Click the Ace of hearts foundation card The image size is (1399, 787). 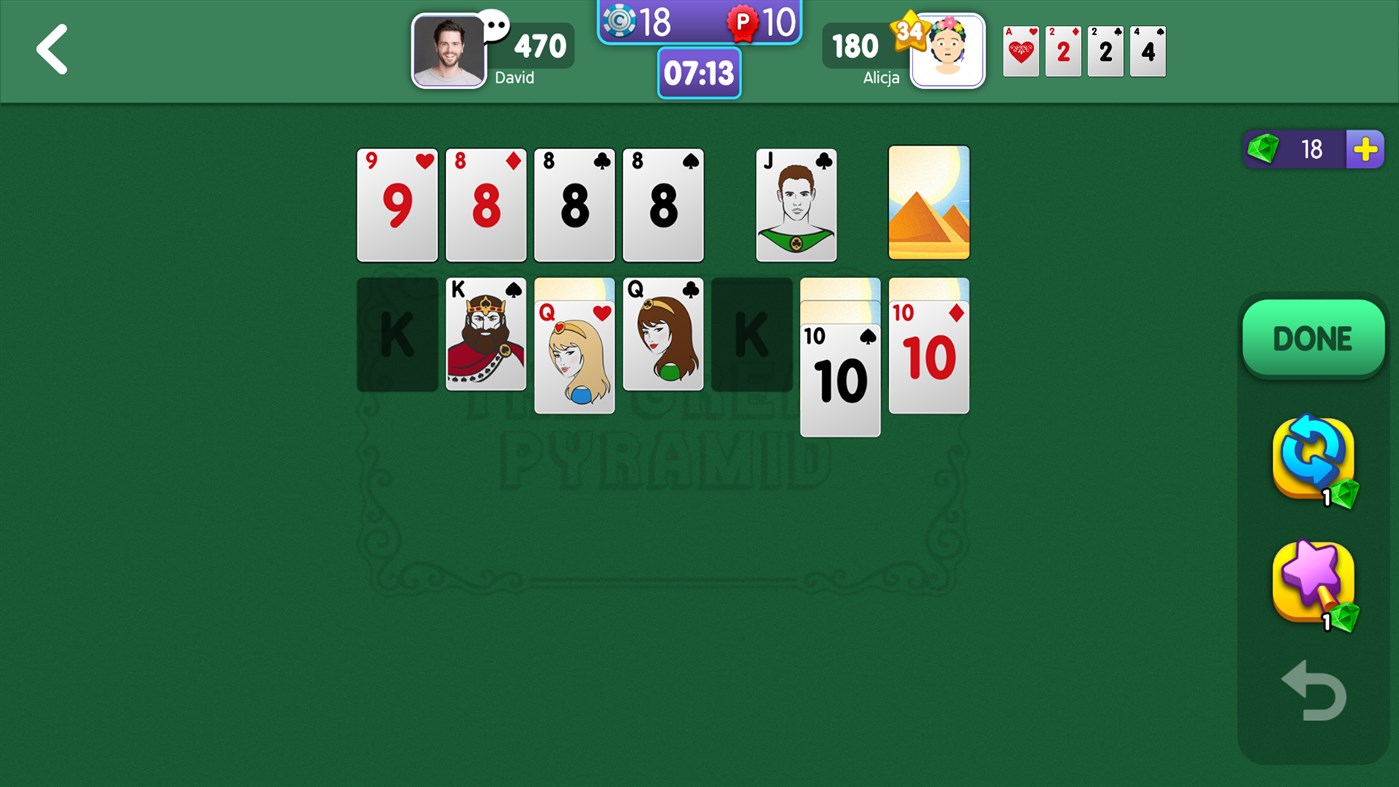pyautogui.click(x=1020, y=51)
